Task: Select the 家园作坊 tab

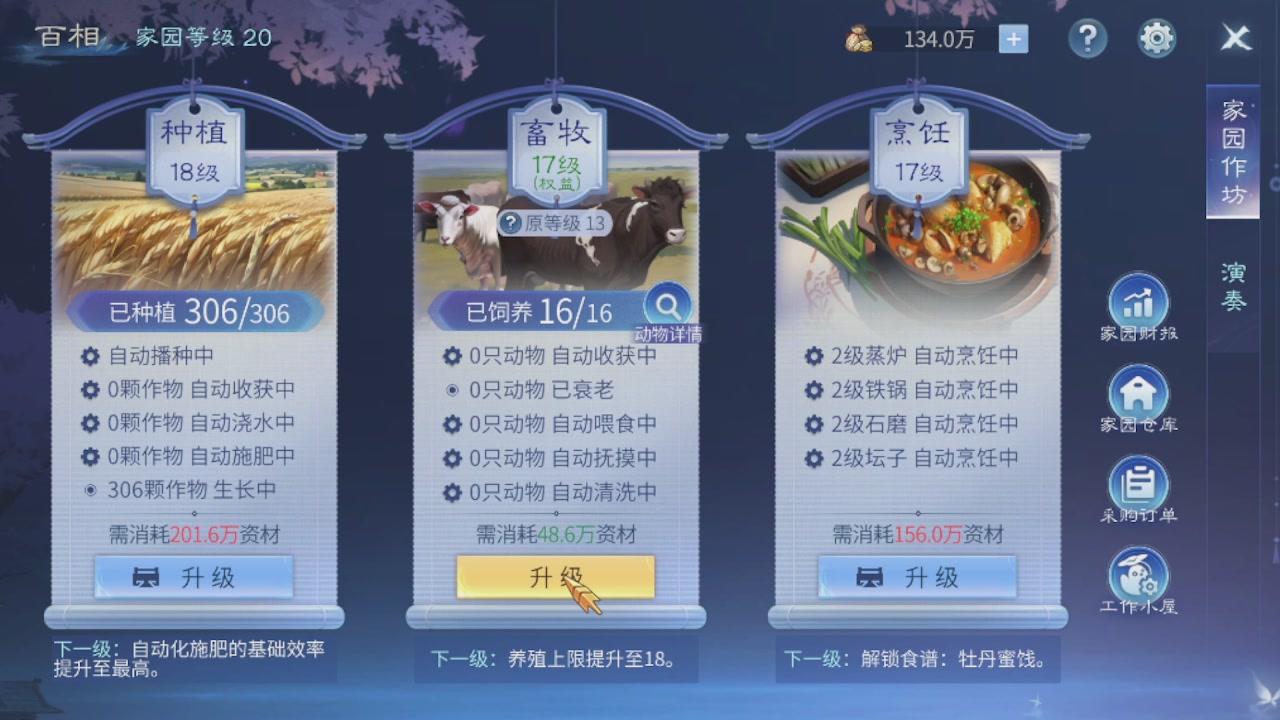Action: pos(1232,150)
